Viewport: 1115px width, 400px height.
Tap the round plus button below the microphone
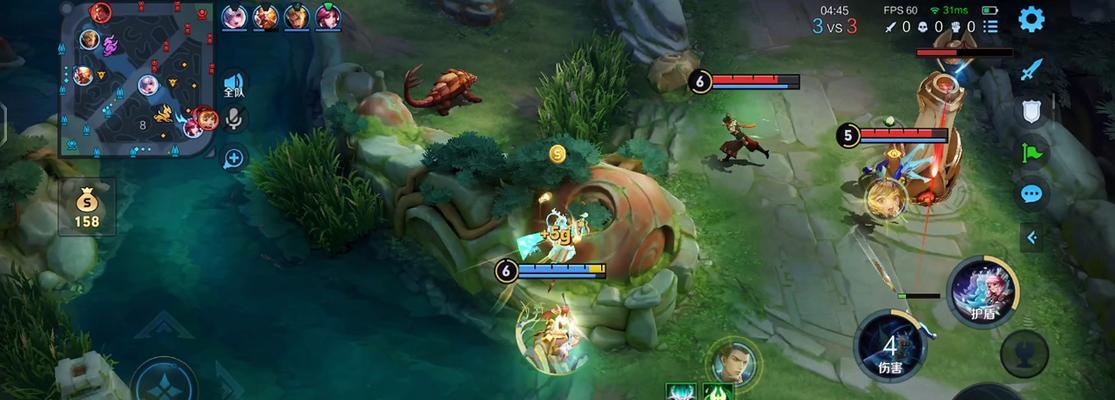click(234, 157)
